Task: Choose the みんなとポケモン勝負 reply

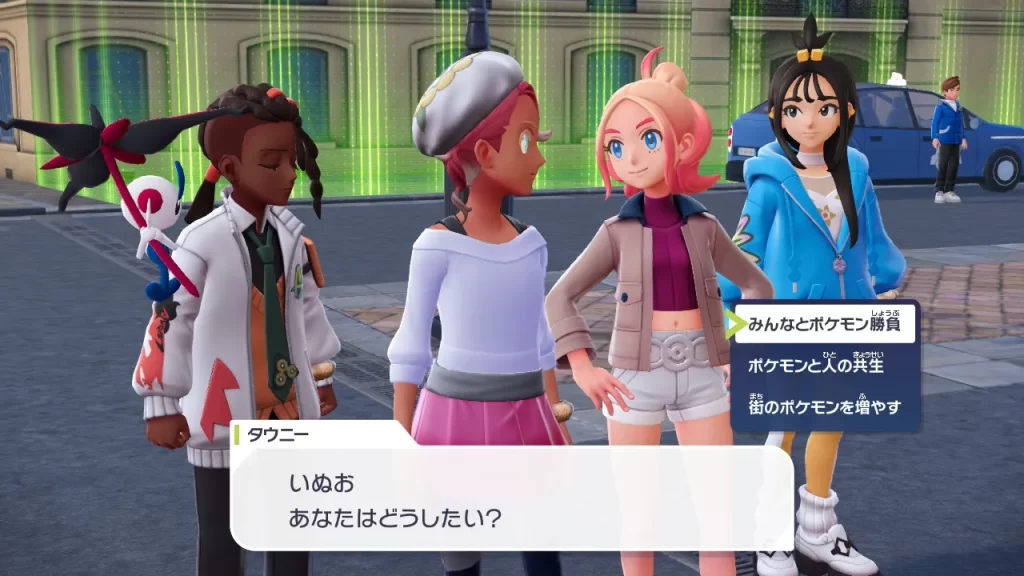Action: [825, 324]
